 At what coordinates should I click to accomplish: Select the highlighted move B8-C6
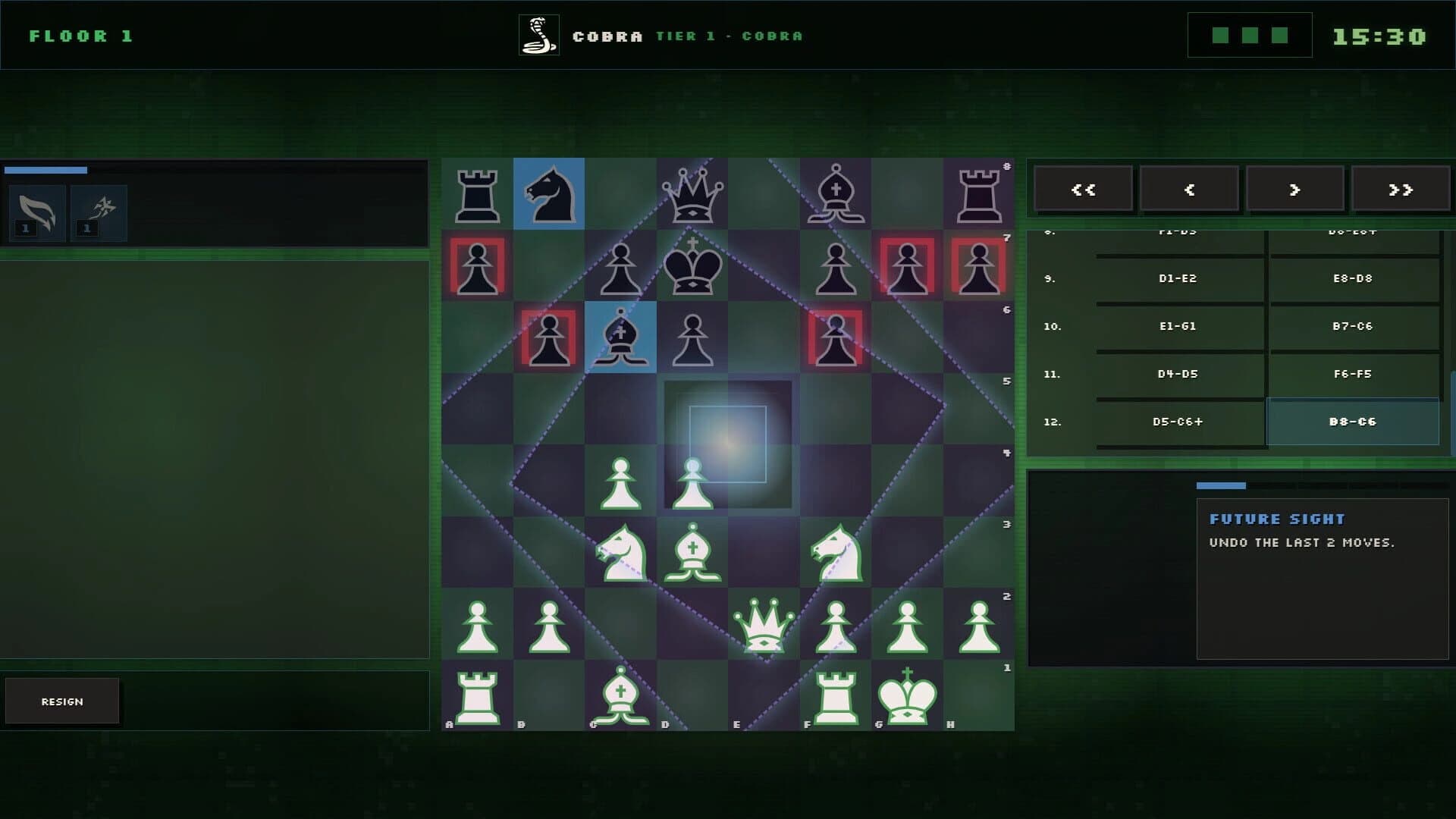coord(1353,422)
